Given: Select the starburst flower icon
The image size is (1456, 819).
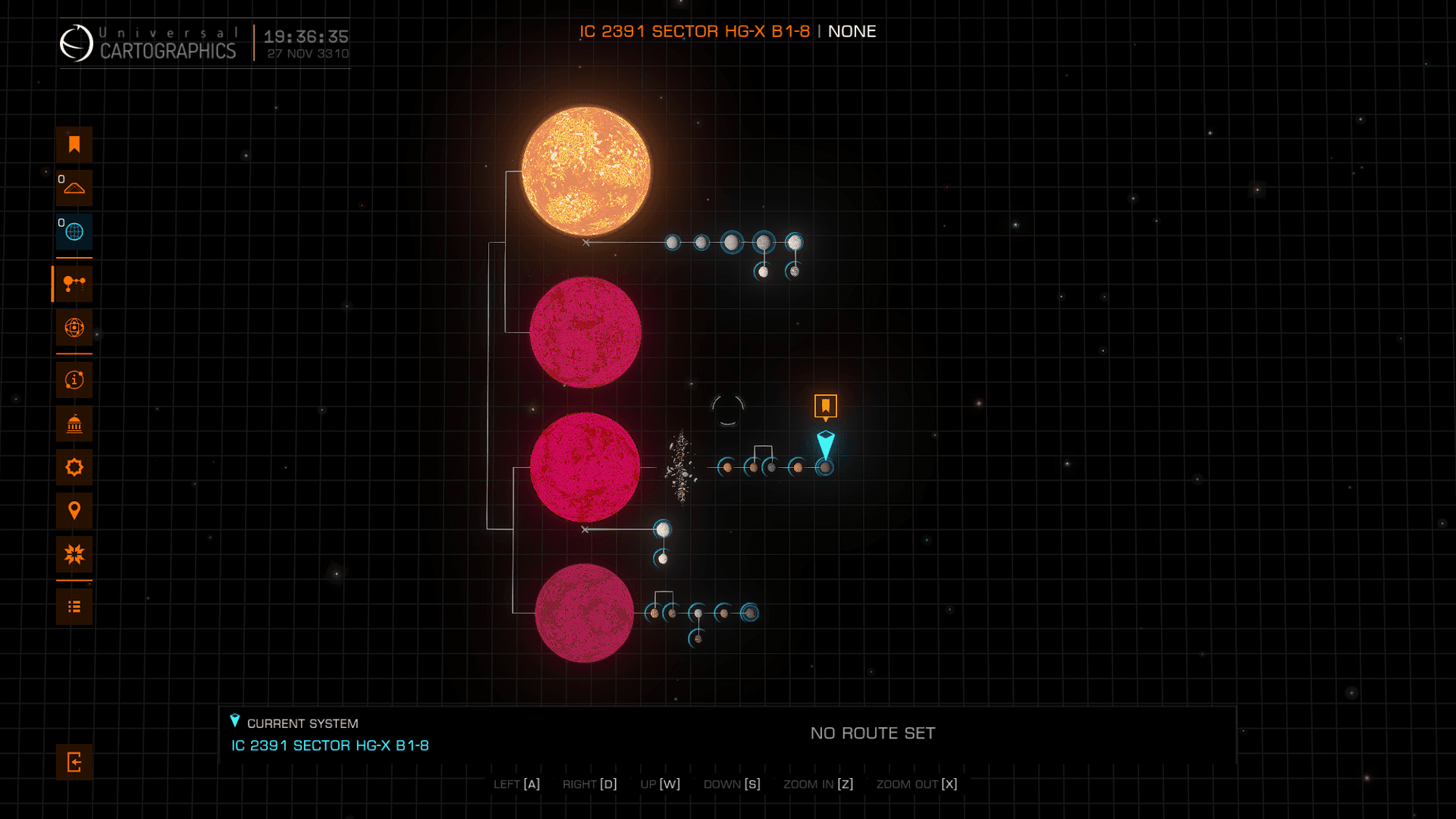Looking at the screenshot, I should click(x=74, y=554).
